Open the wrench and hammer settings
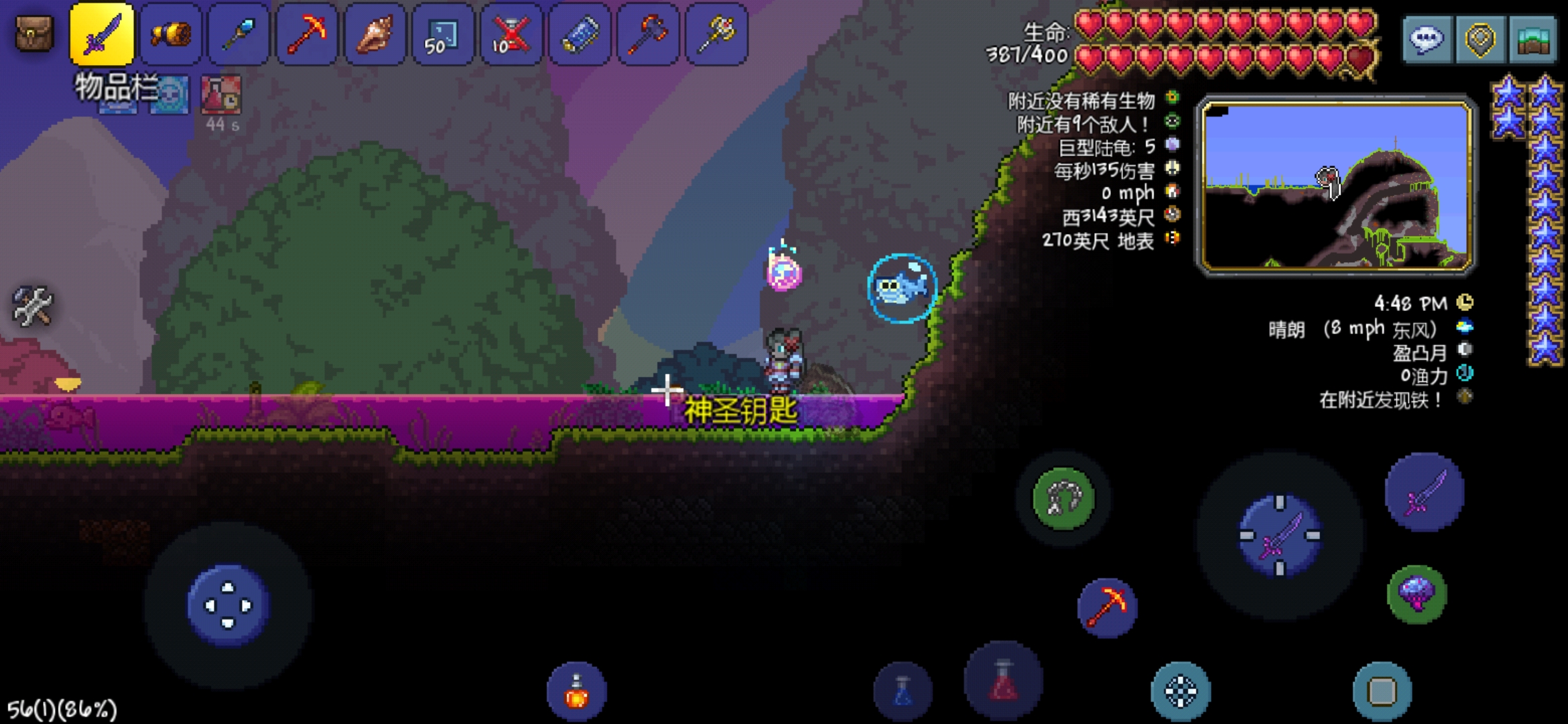This screenshot has width=1568, height=724. pos(32,306)
